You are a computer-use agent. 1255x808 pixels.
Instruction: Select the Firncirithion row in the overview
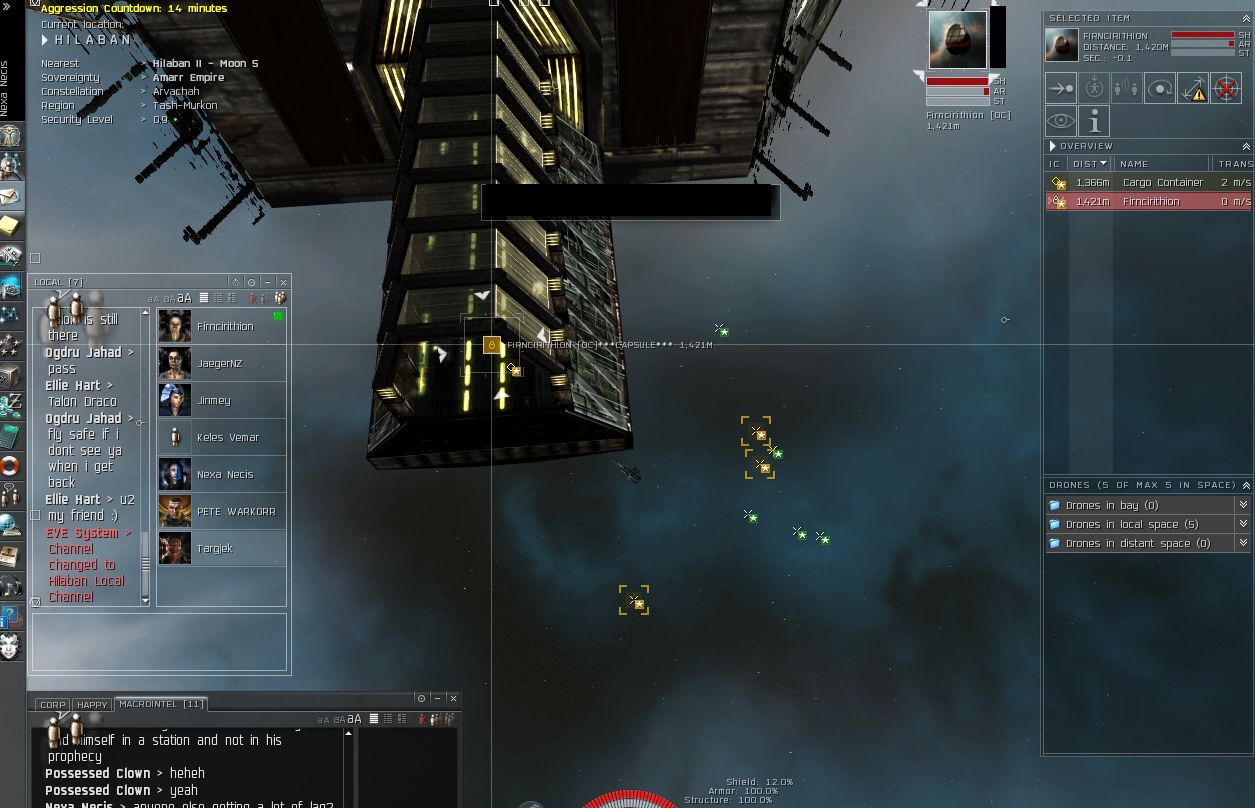pyautogui.click(x=1148, y=202)
